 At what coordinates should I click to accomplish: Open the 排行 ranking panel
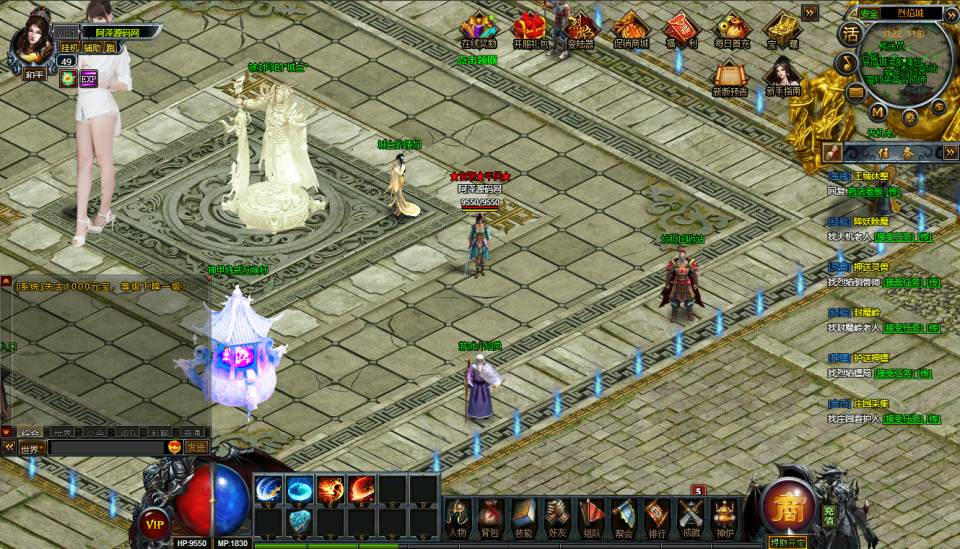[x=657, y=517]
